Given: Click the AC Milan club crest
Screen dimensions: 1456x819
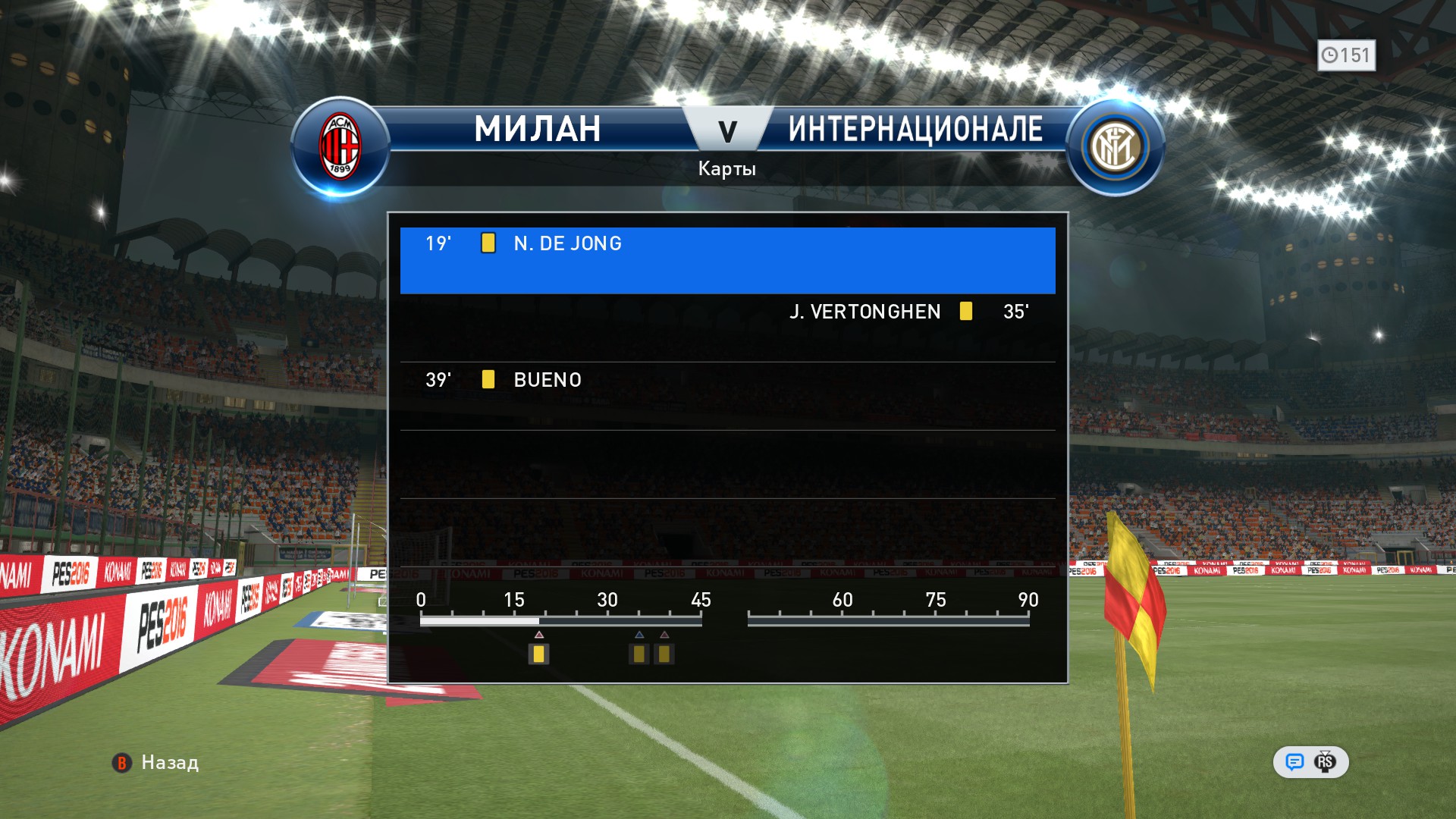Looking at the screenshot, I should pyautogui.click(x=340, y=147).
